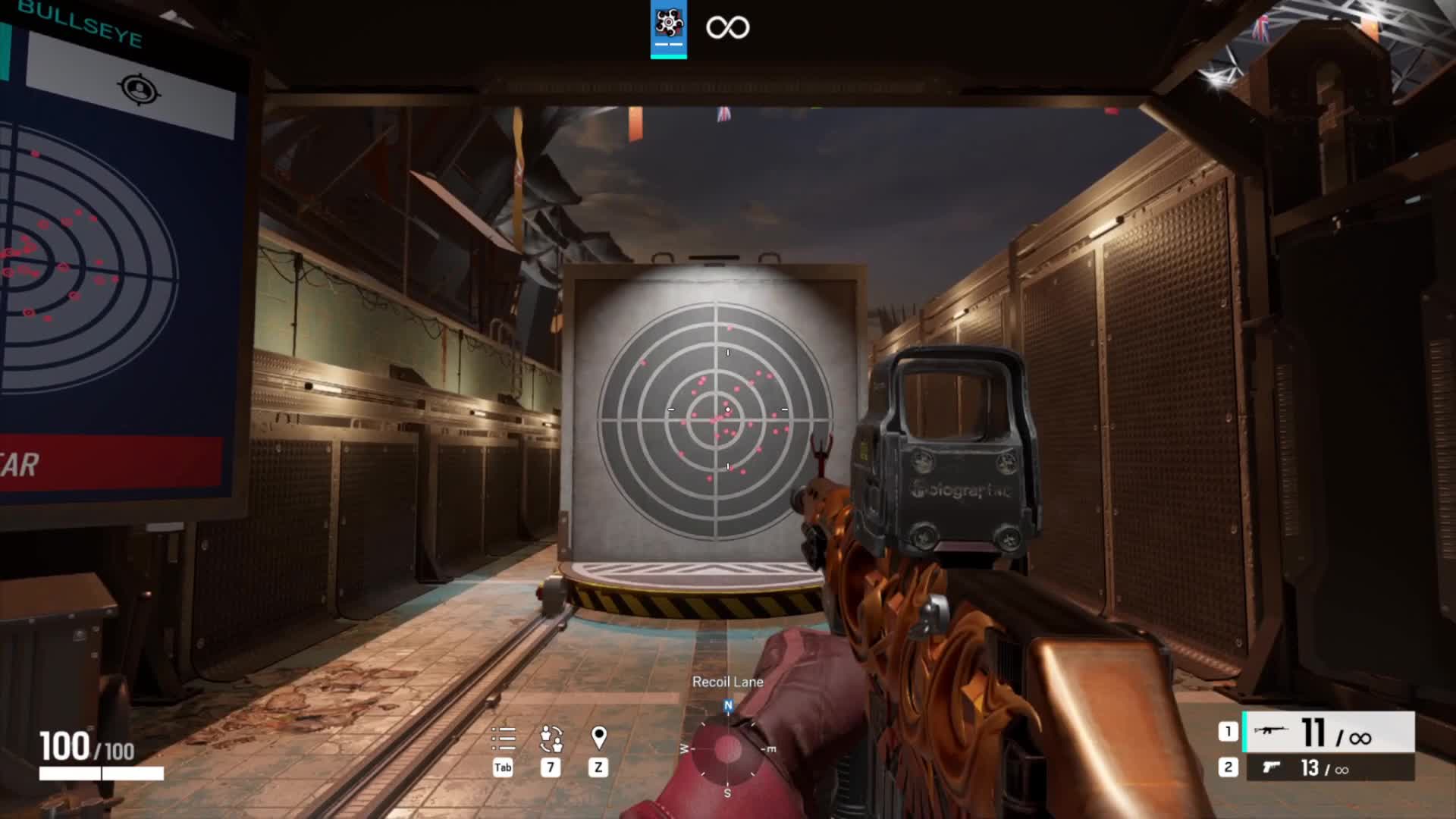Open the scoreboard list icon
The height and width of the screenshot is (819, 1456).
pos(503,738)
